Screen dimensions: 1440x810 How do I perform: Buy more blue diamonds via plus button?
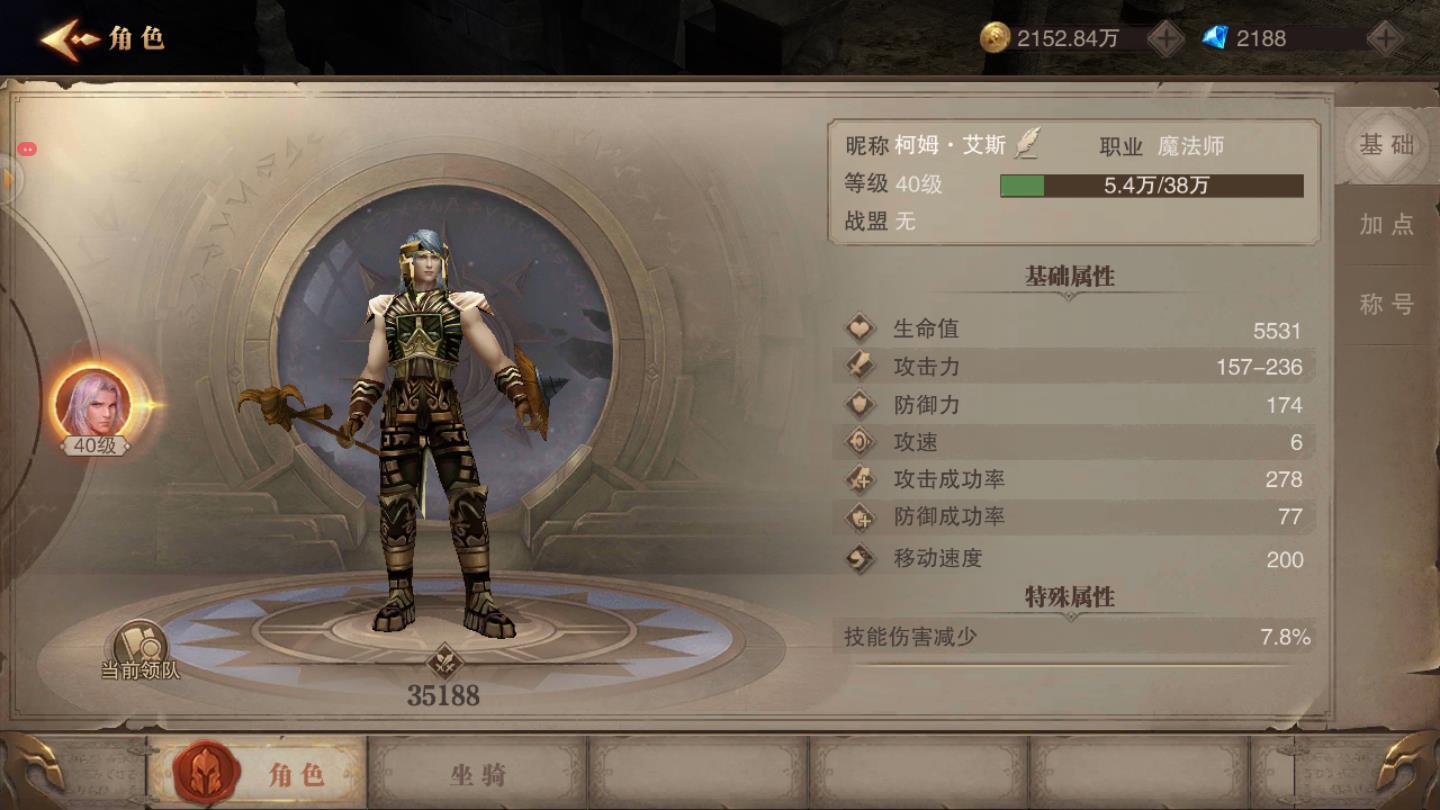click(x=1384, y=39)
